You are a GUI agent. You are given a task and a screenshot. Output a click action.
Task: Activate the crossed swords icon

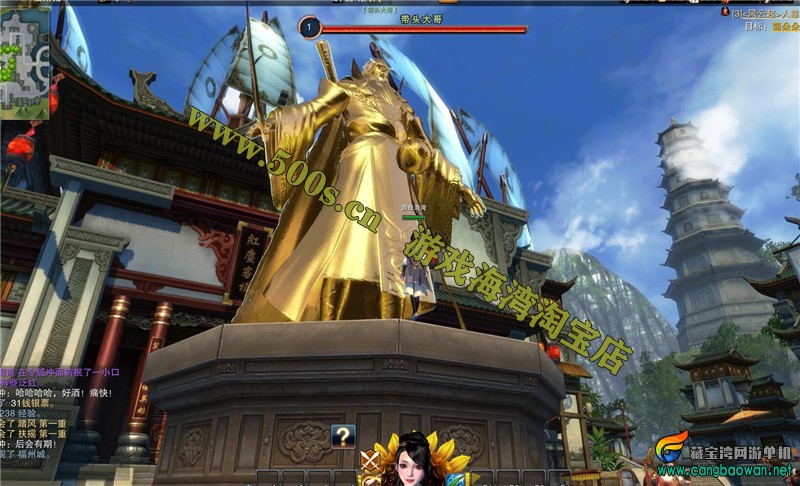(370, 461)
